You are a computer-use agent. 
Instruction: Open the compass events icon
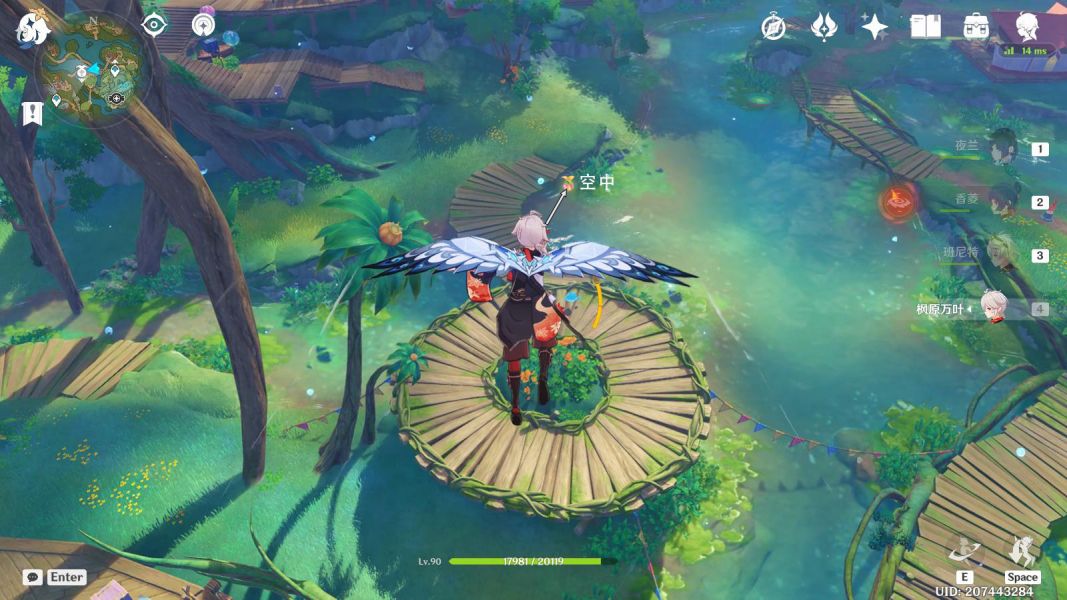coord(773,27)
